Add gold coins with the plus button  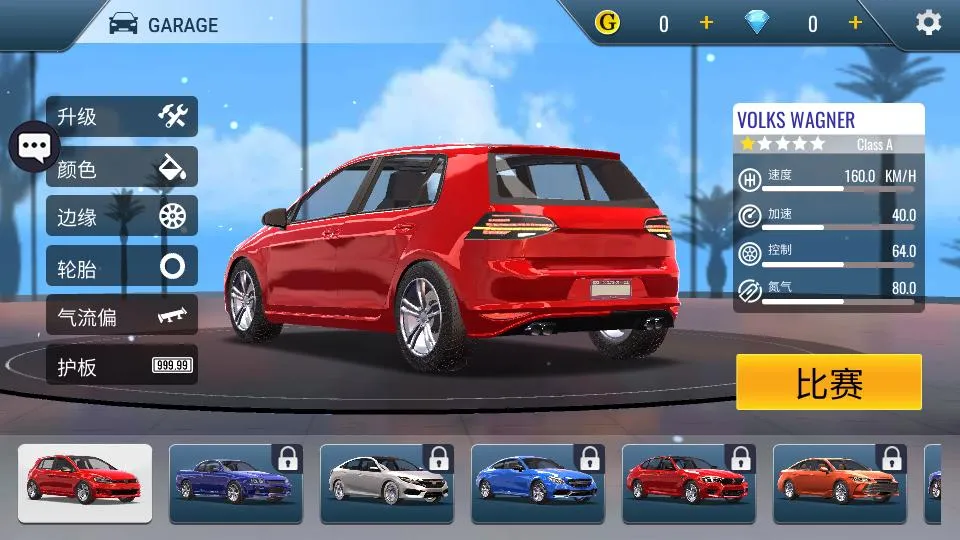click(x=706, y=23)
